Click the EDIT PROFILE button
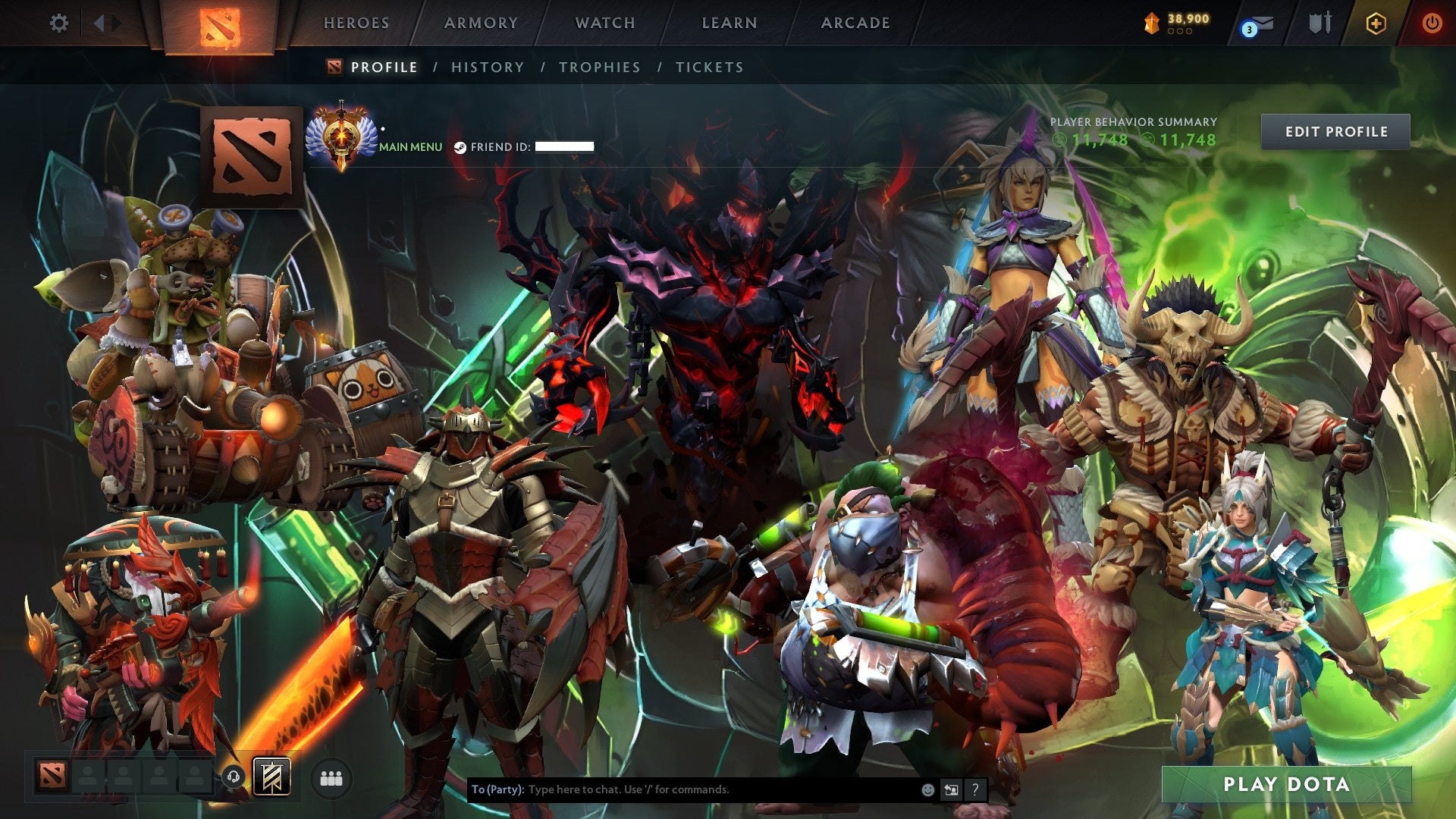 click(x=1335, y=130)
